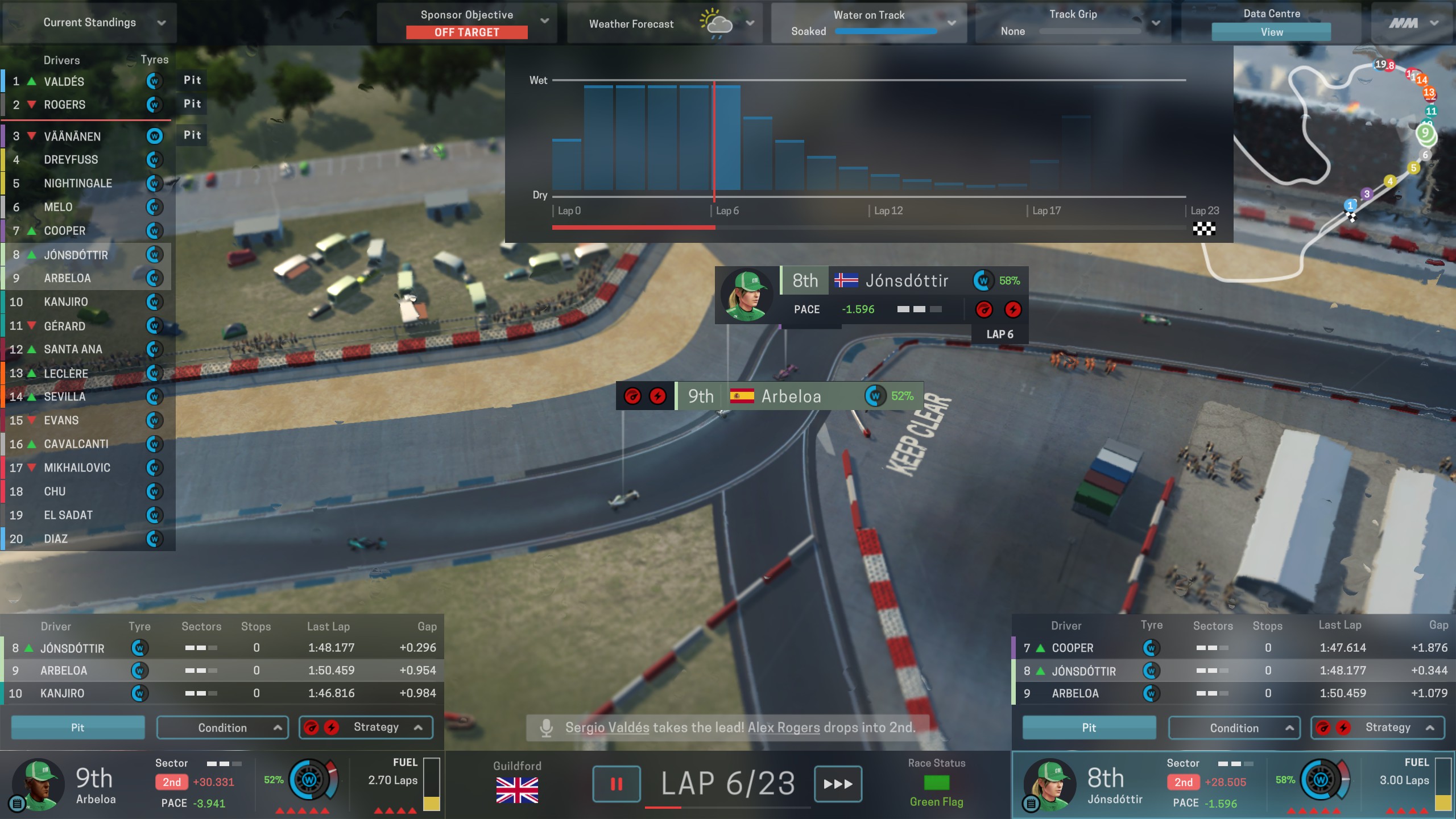Fast forward the race speed
Viewport: 1456px width, 819px height.
838,784
